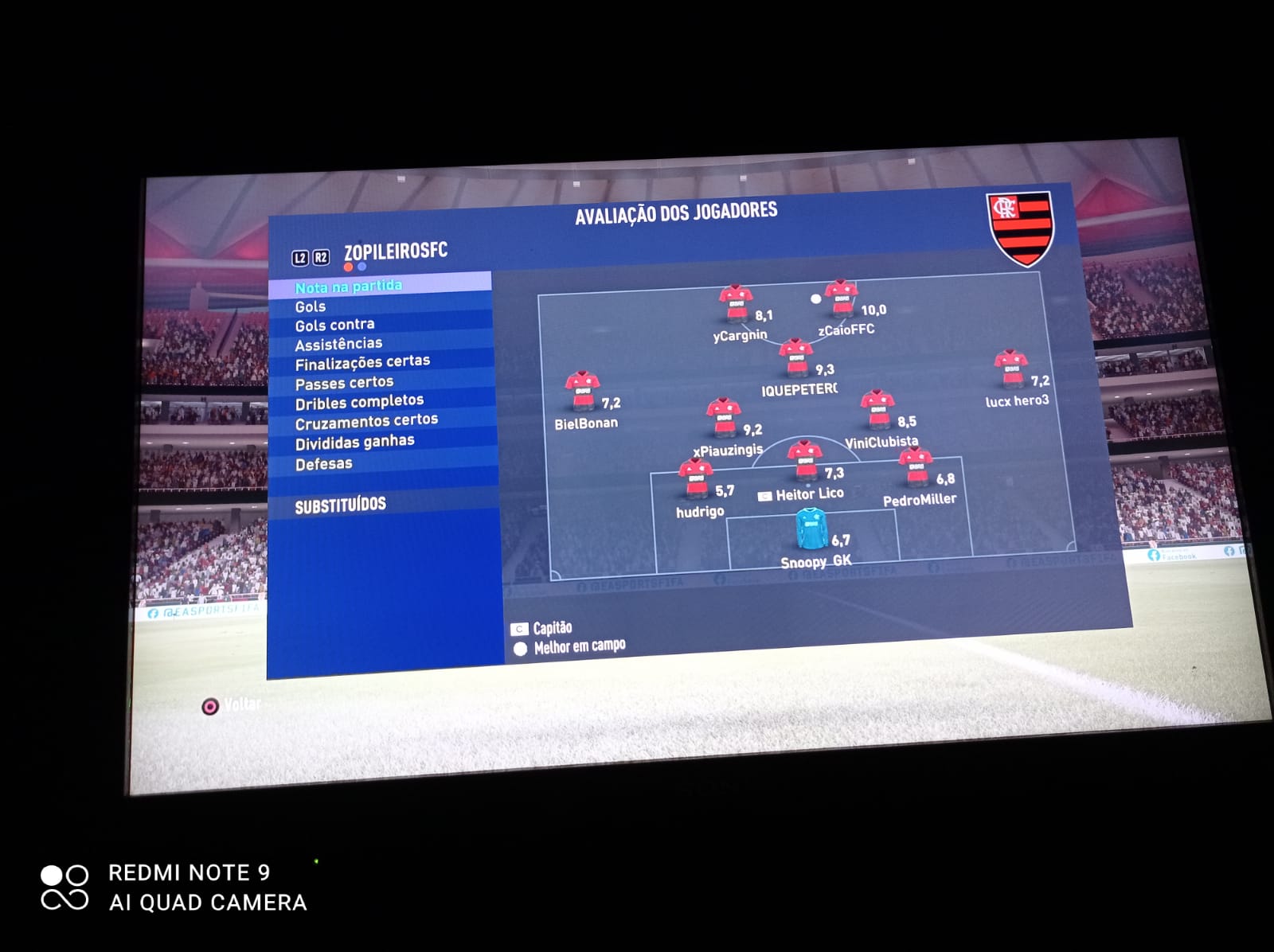The image size is (1274, 952).
Task: Open the Substituídos section
Action: (340, 505)
